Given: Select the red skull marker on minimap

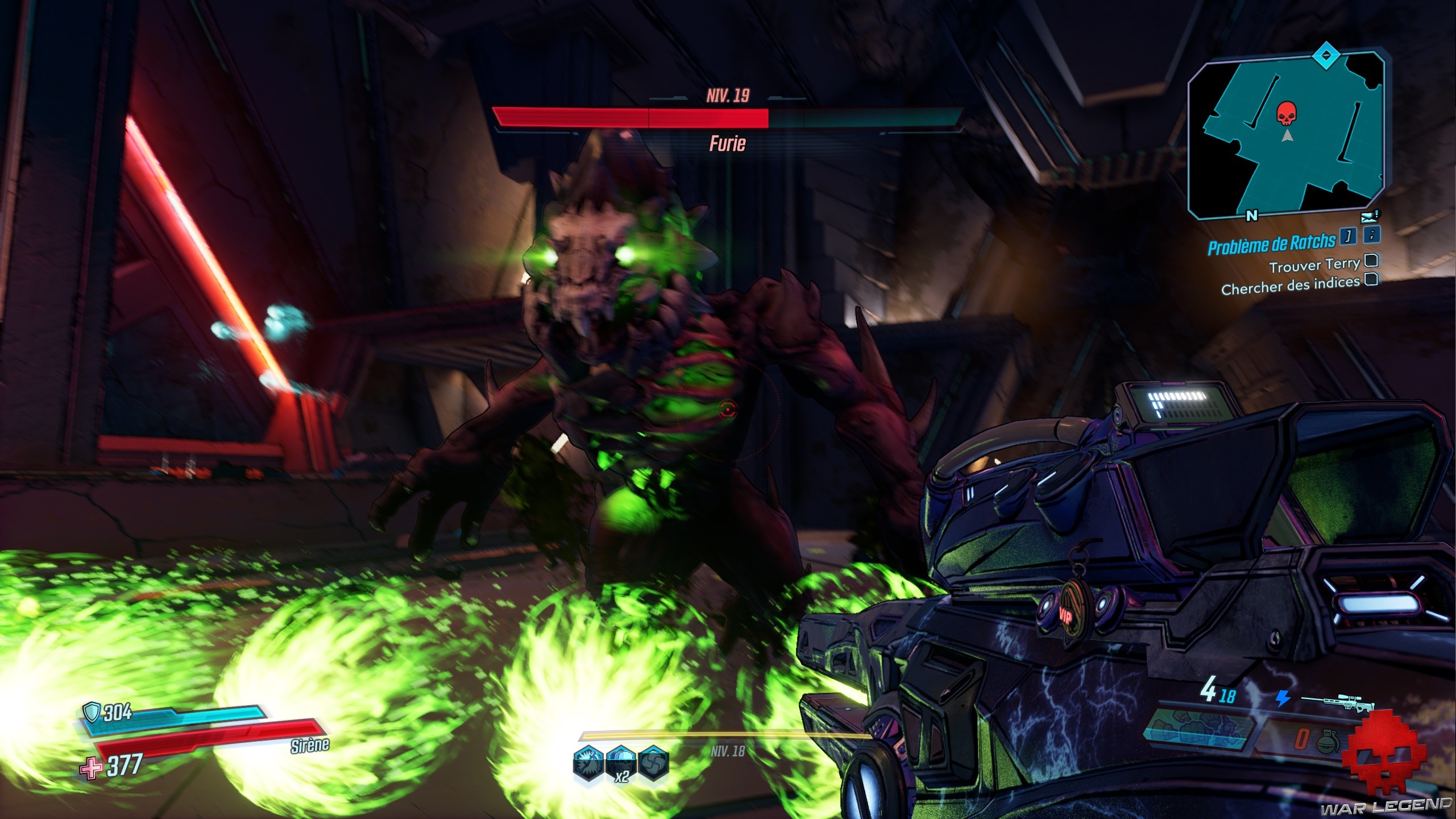Looking at the screenshot, I should tap(1284, 114).
